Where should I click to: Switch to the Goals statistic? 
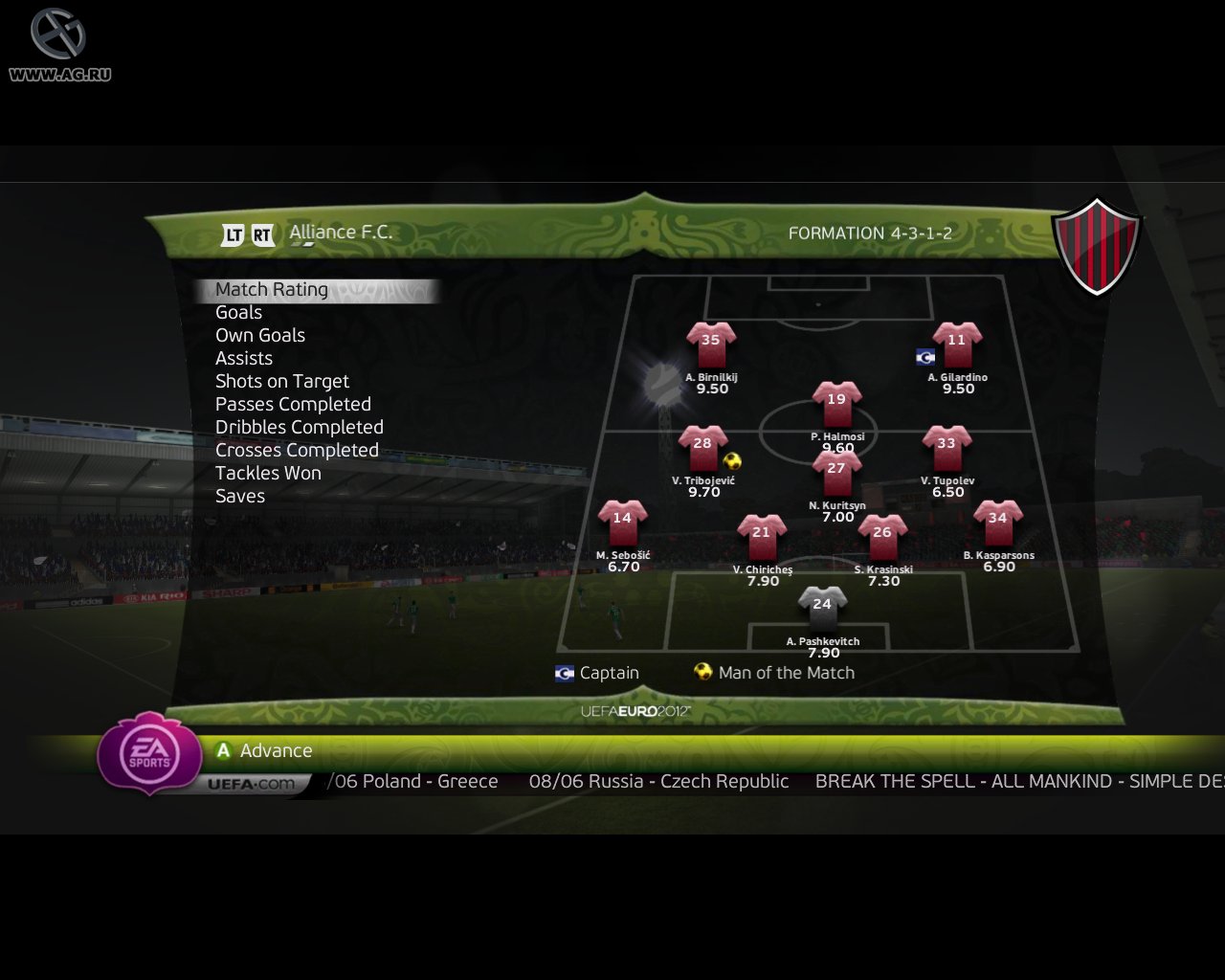click(239, 312)
